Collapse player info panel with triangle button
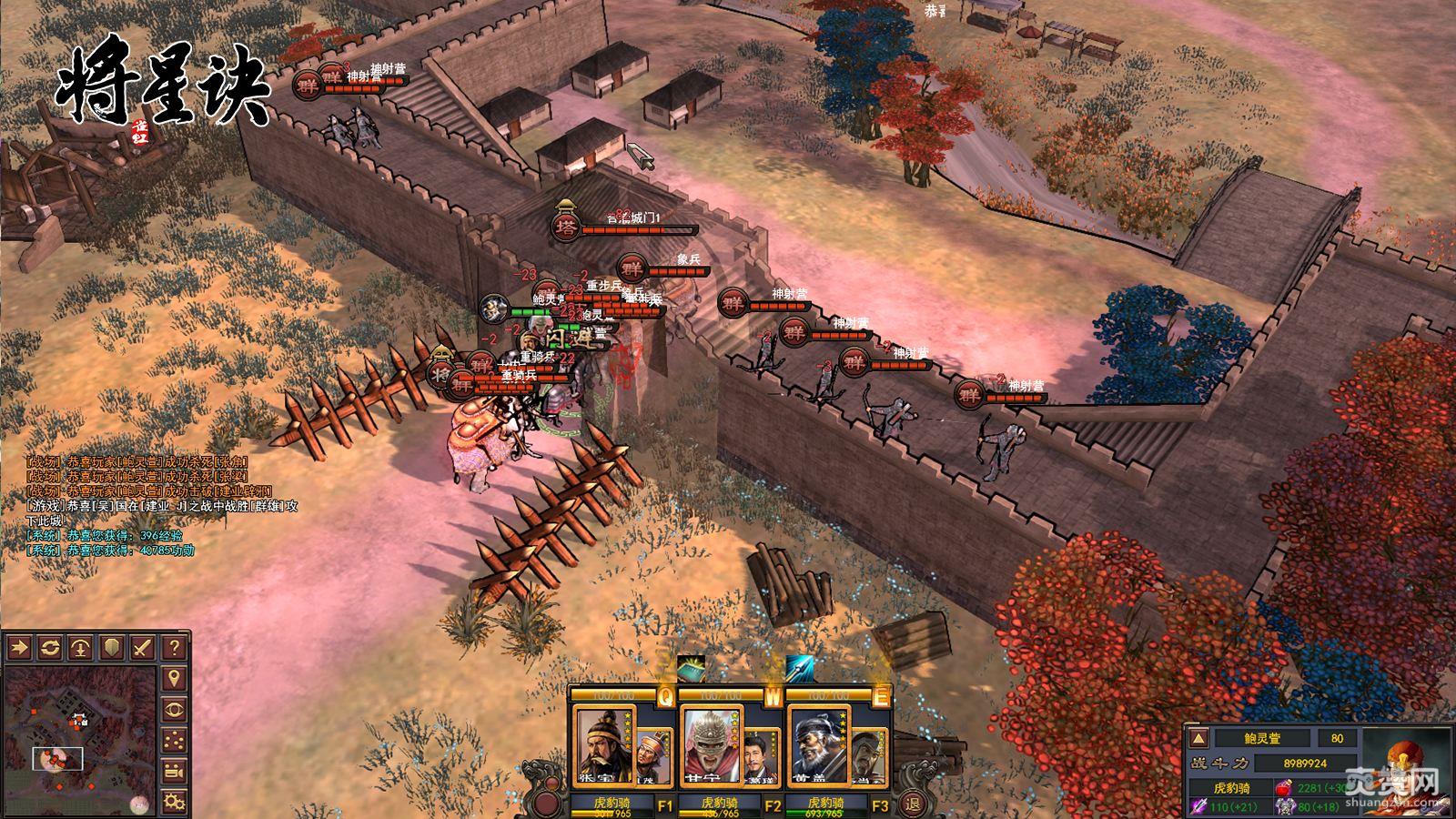 tap(1199, 738)
